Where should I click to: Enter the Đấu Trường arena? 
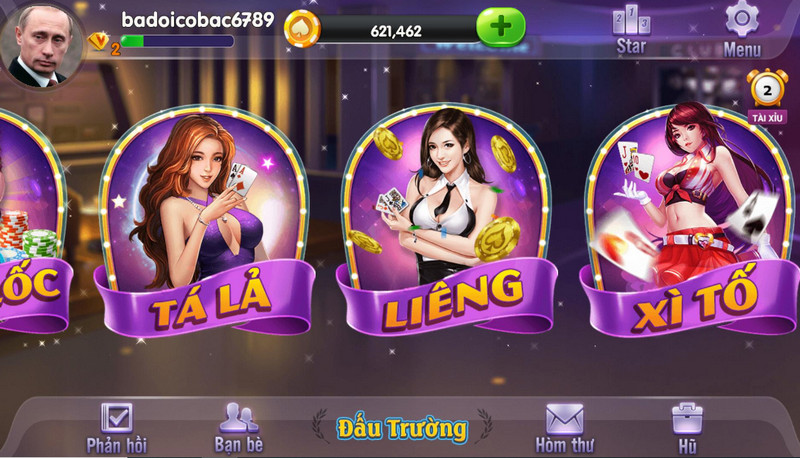pos(401,429)
